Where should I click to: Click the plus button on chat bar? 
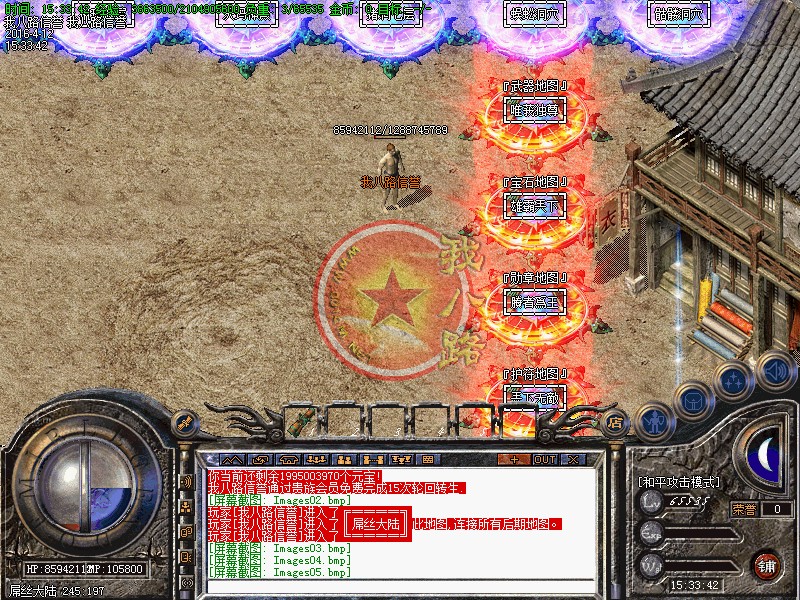click(x=514, y=459)
